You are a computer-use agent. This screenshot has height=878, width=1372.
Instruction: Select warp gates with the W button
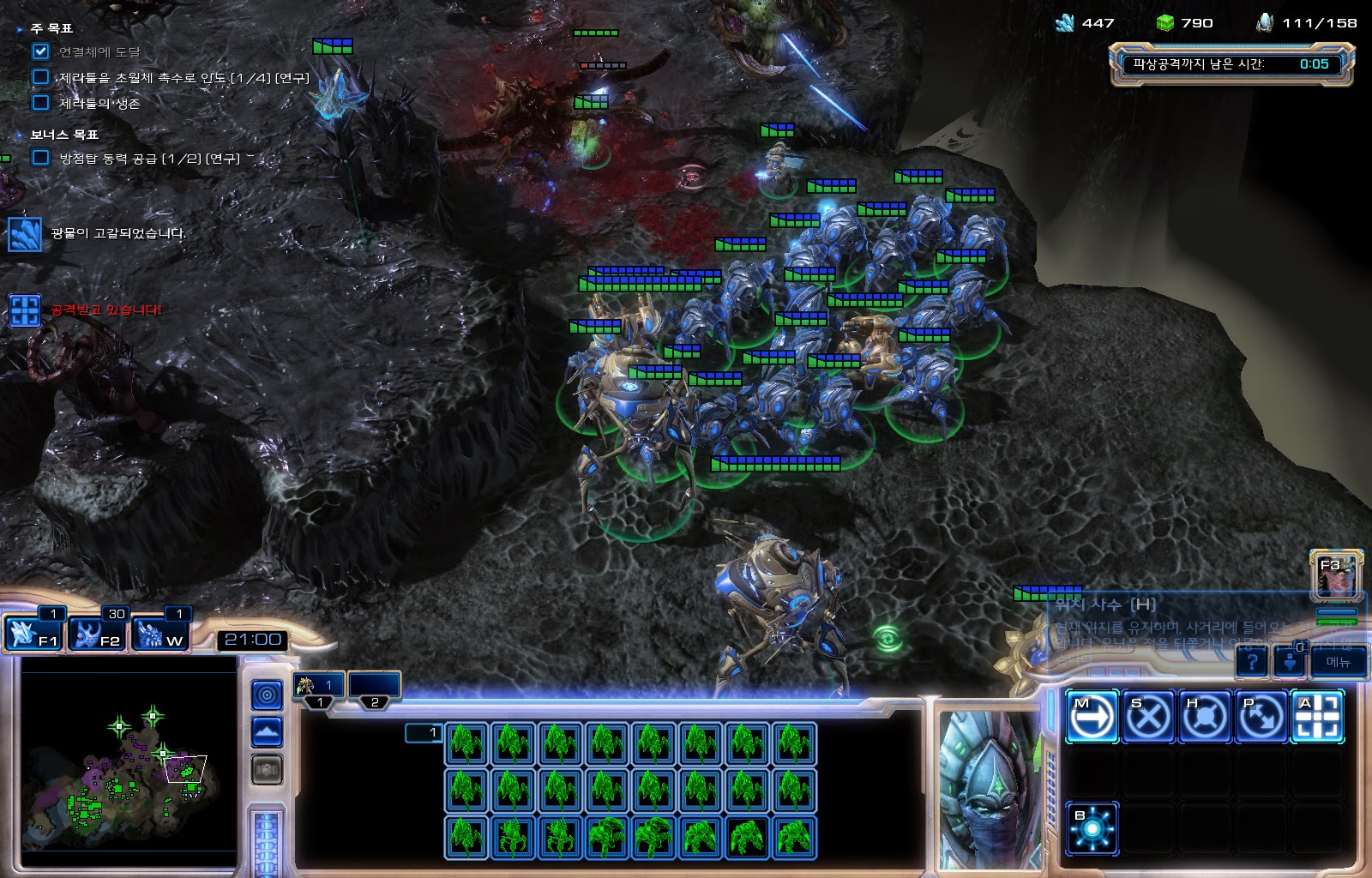point(160,634)
